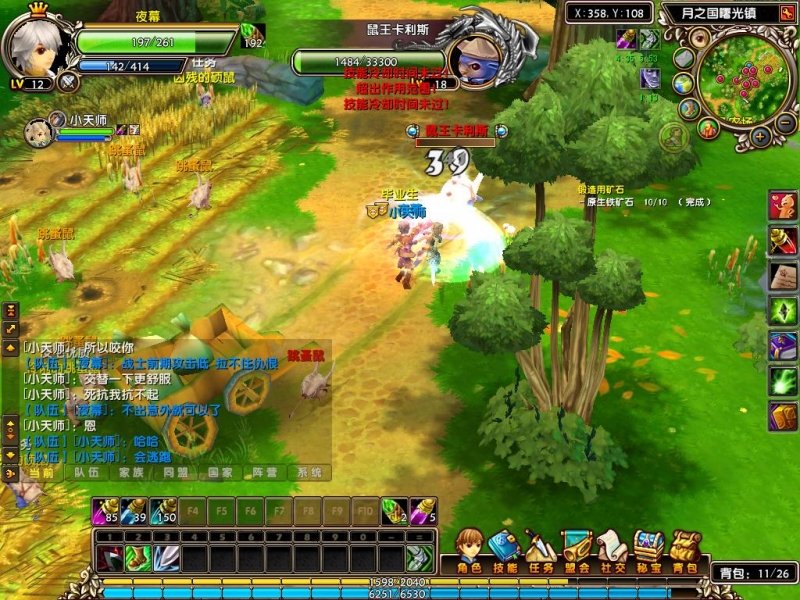This screenshot has height=600, width=800.
Task: Open the 社交 social menu
Action: coord(612,550)
